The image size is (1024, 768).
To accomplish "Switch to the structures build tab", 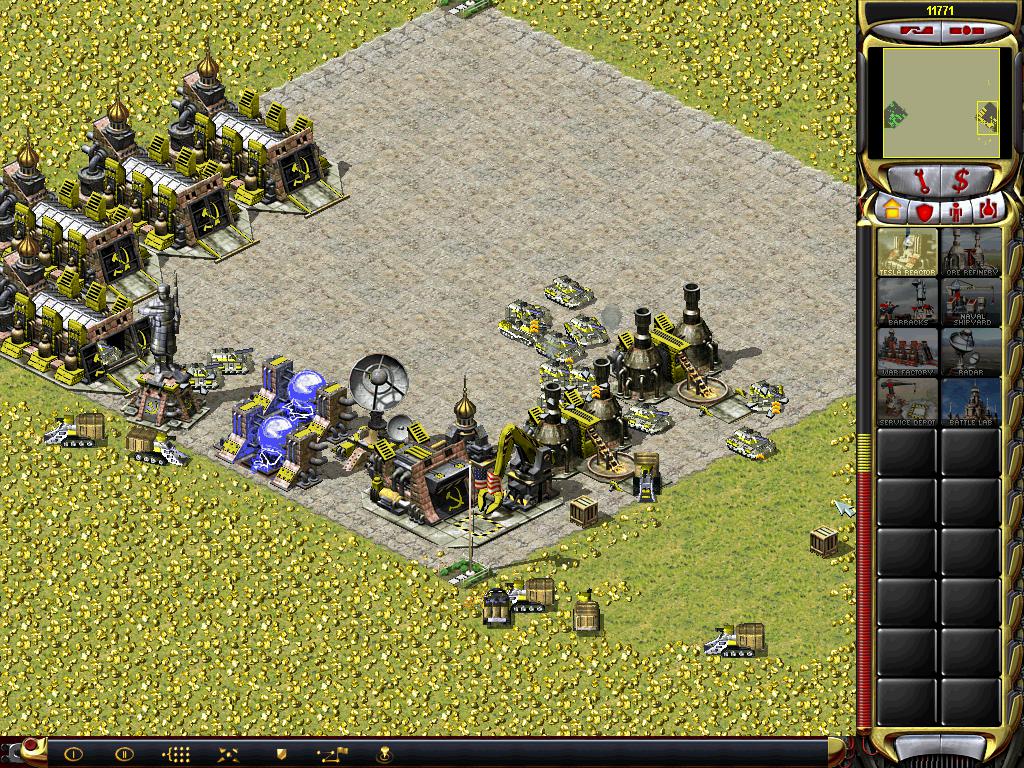I will tap(891, 210).
